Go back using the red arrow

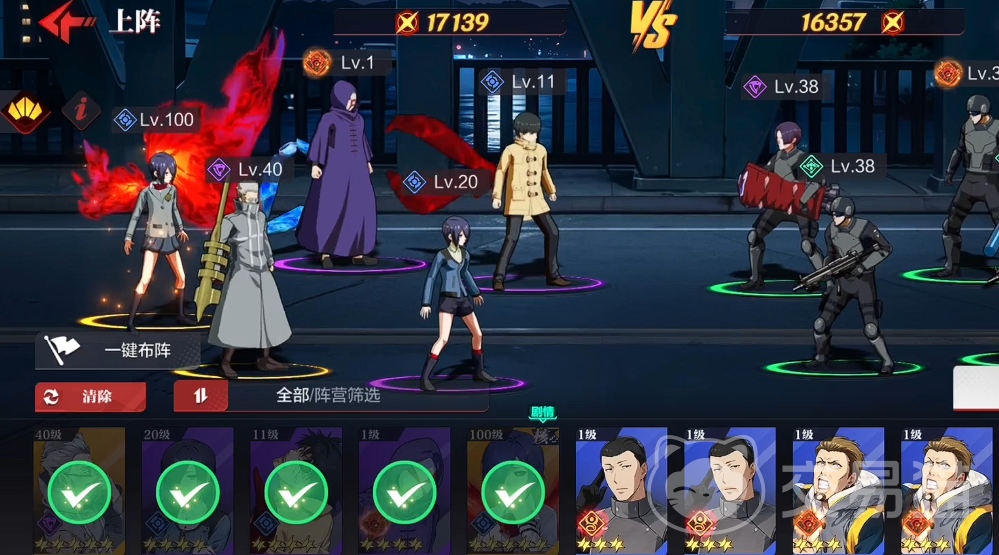pos(63,22)
